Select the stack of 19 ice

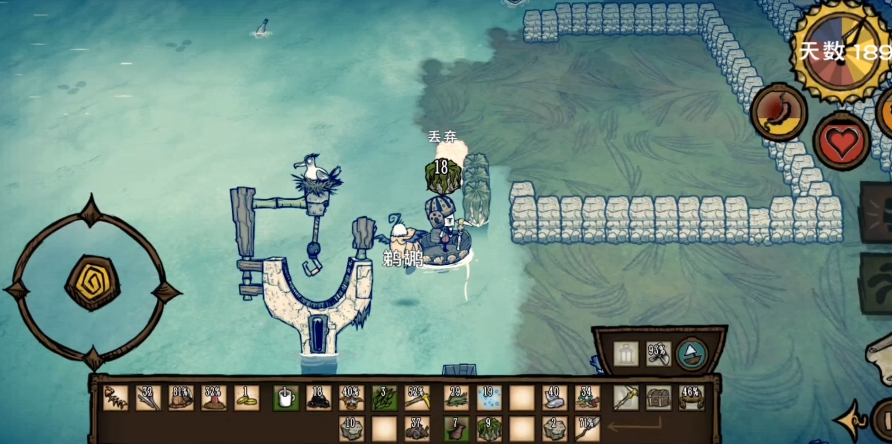tap(489, 398)
